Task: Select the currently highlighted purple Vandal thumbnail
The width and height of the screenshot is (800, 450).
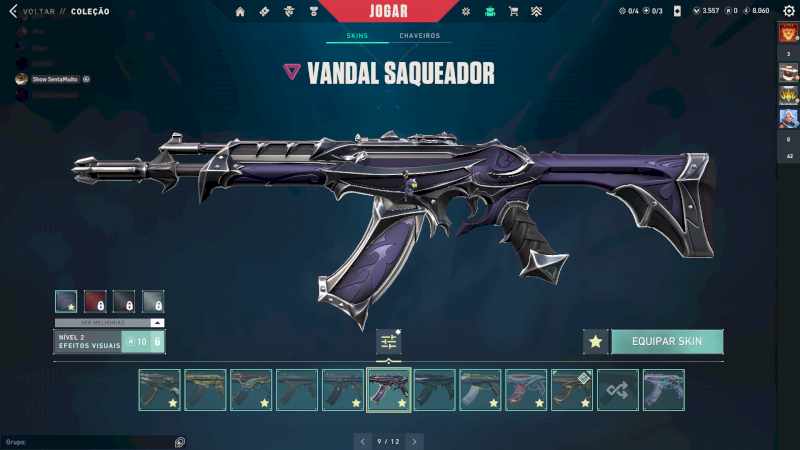Action: 389,390
